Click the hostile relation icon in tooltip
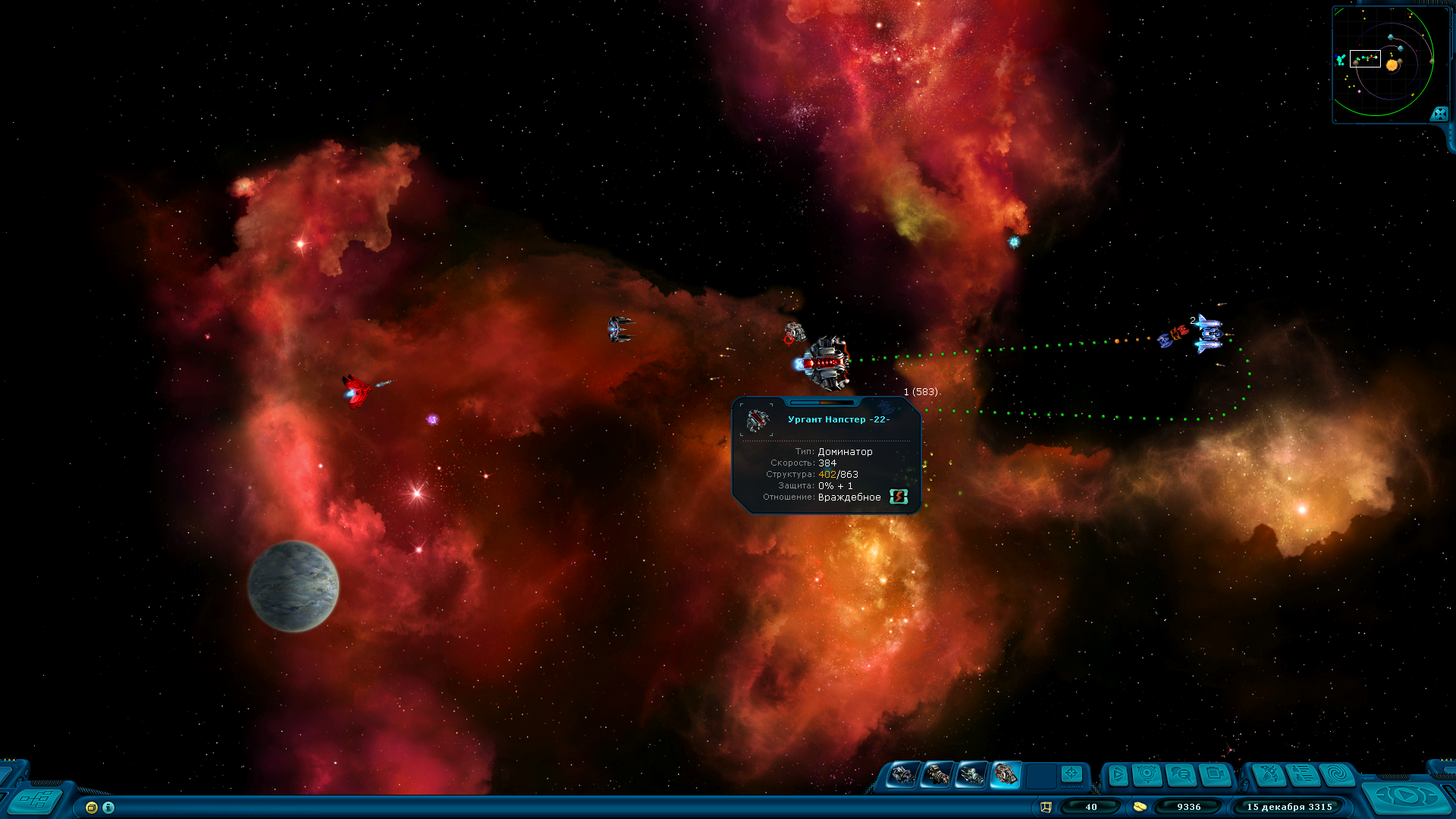The width and height of the screenshot is (1456, 819). [x=899, y=497]
